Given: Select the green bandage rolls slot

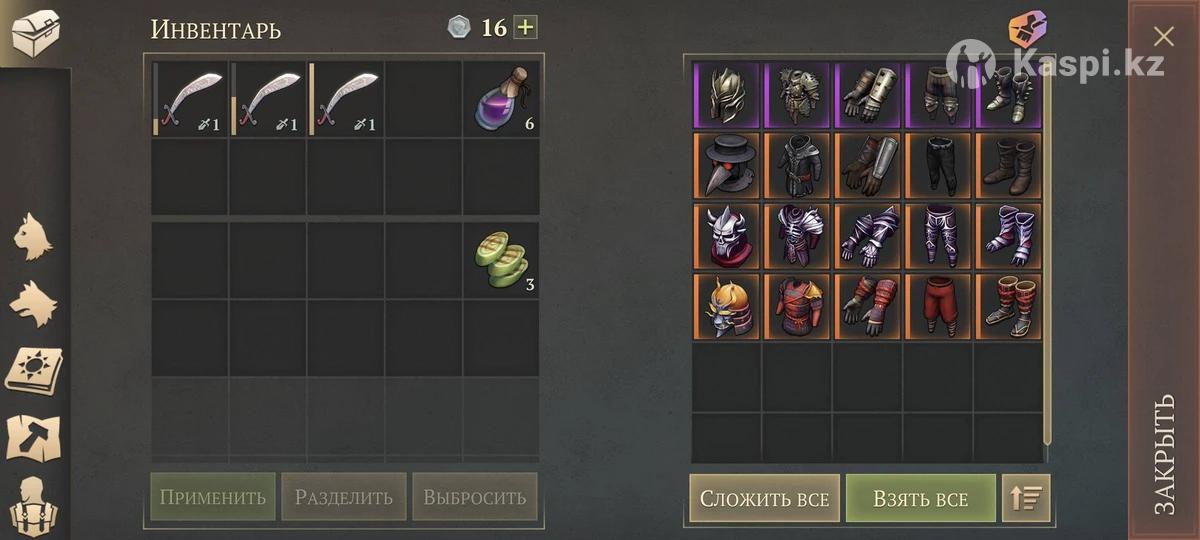Looking at the screenshot, I should pyautogui.click(x=501, y=260).
